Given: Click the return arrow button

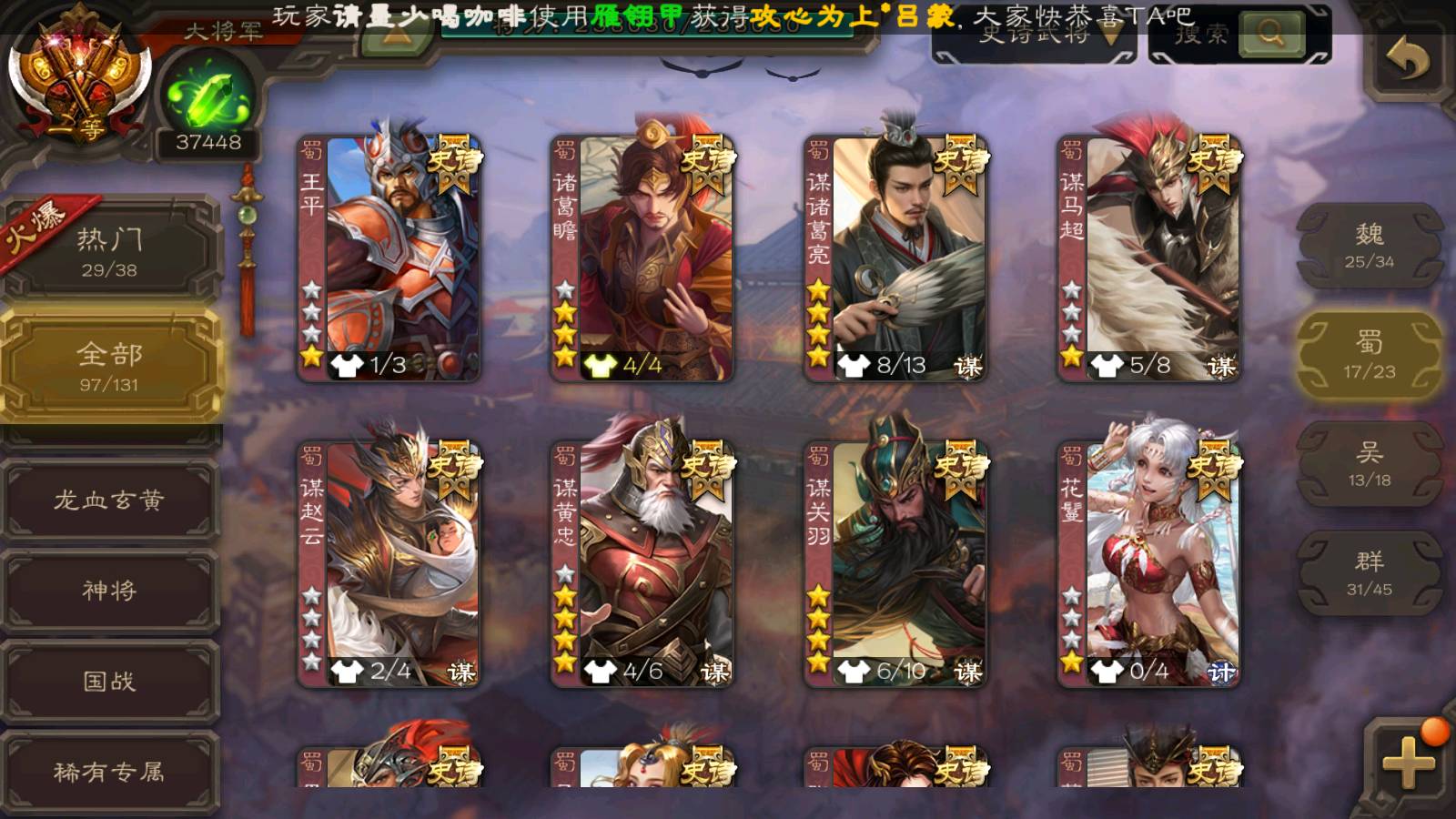Looking at the screenshot, I should tap(1407, 60).
